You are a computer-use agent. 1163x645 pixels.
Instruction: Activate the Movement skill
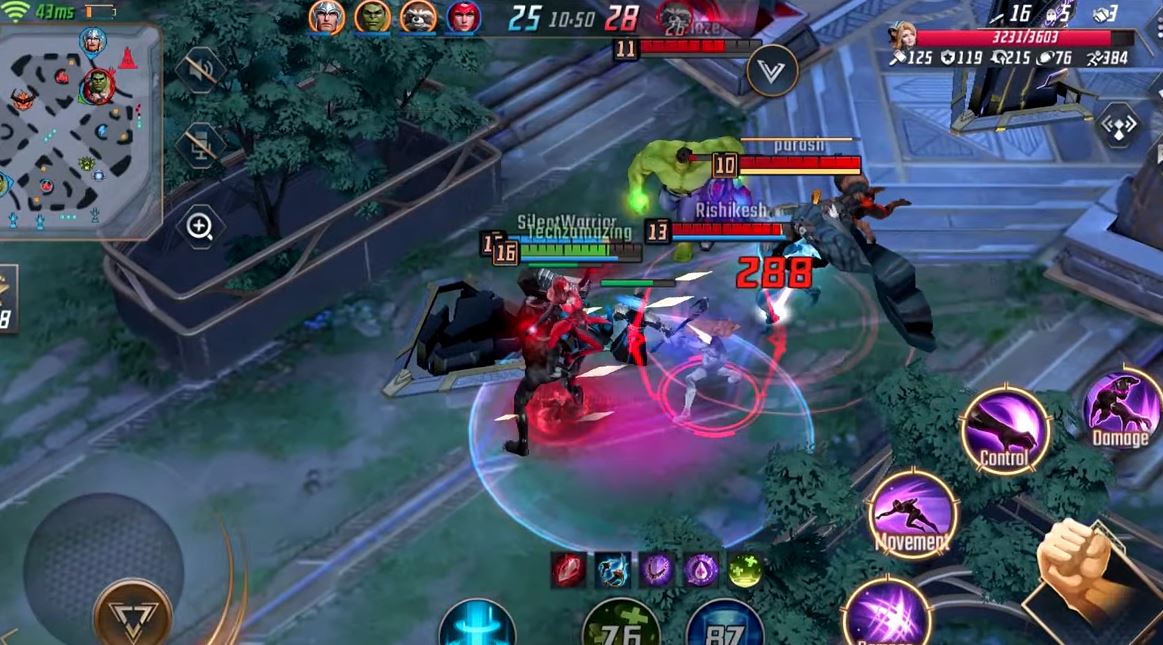click(912, 515)
